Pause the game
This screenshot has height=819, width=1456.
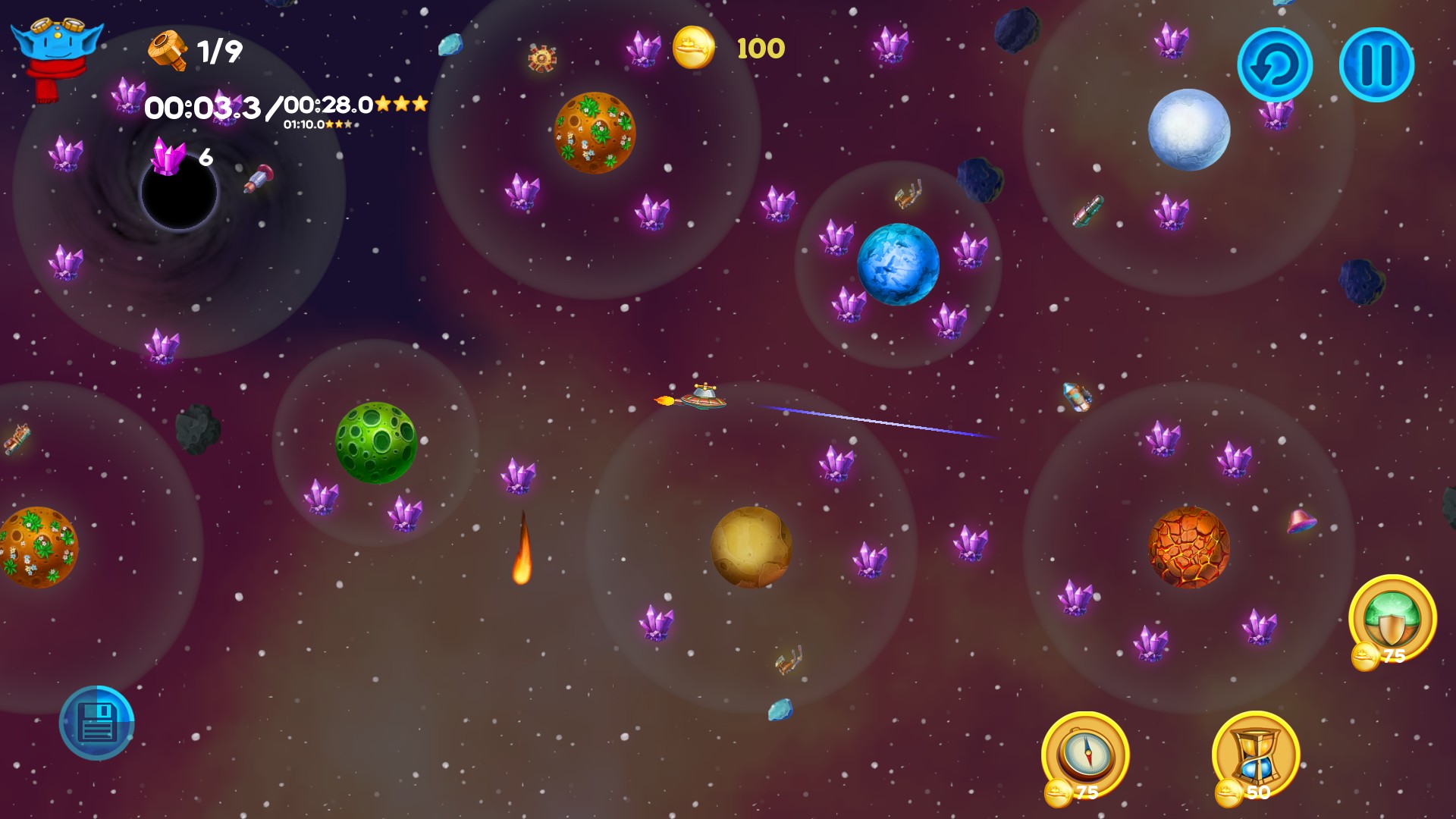1376,65
